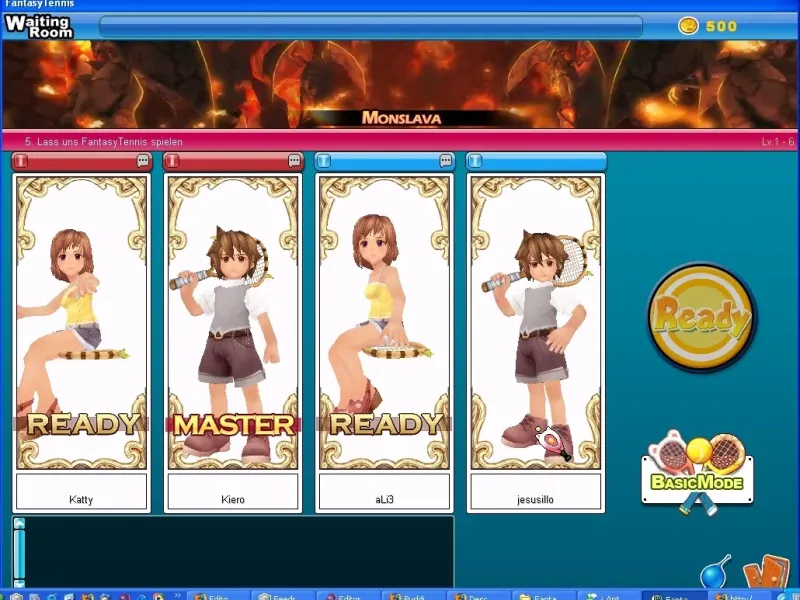Click the chat scrollbar down arrow

point(19,582)
